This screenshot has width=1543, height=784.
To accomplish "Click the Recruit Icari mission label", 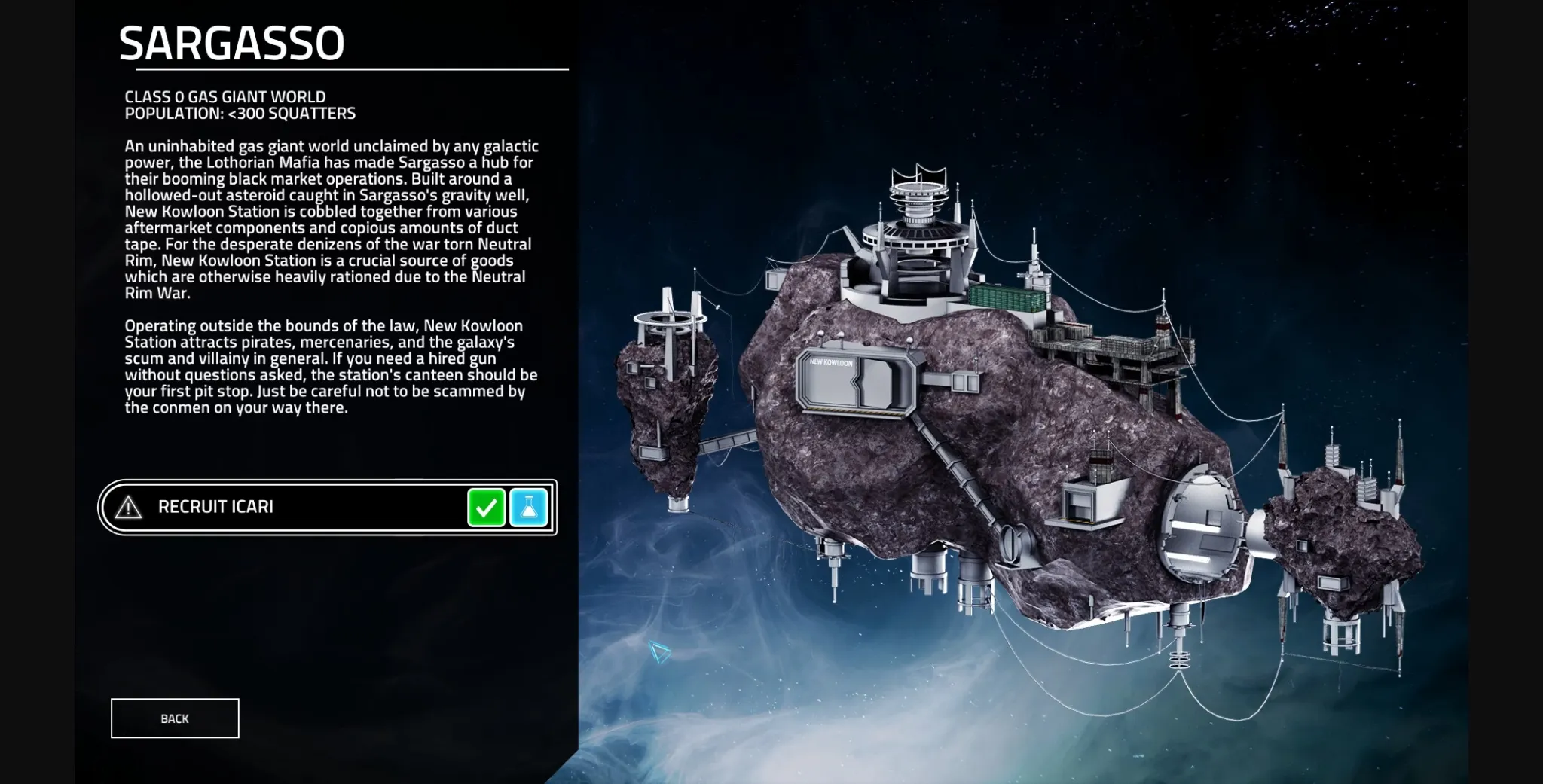I will 216,507.
